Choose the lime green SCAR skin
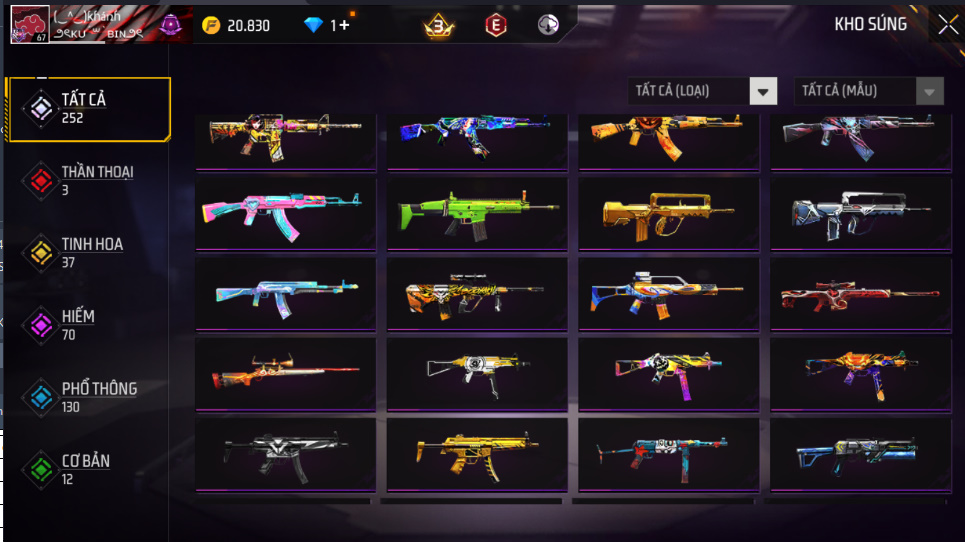The height and width of the screenshot is (542, 965). 477,212
